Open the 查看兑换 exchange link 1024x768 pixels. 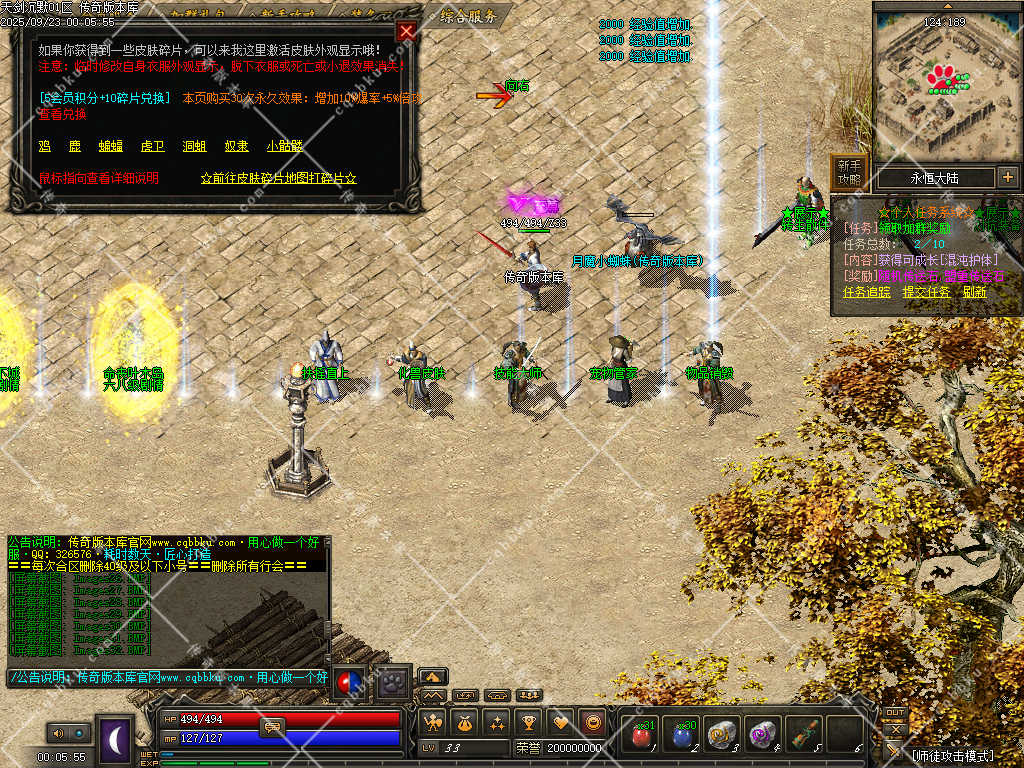coord(62,114)
